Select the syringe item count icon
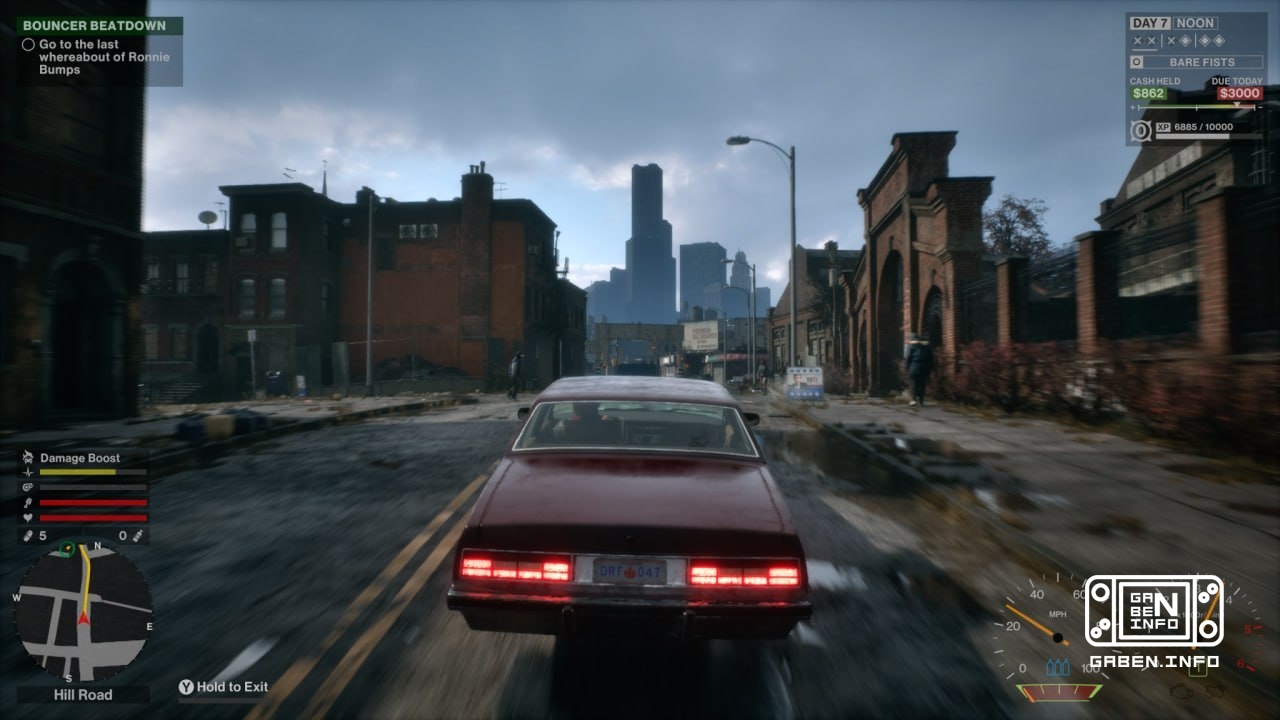 137,536
